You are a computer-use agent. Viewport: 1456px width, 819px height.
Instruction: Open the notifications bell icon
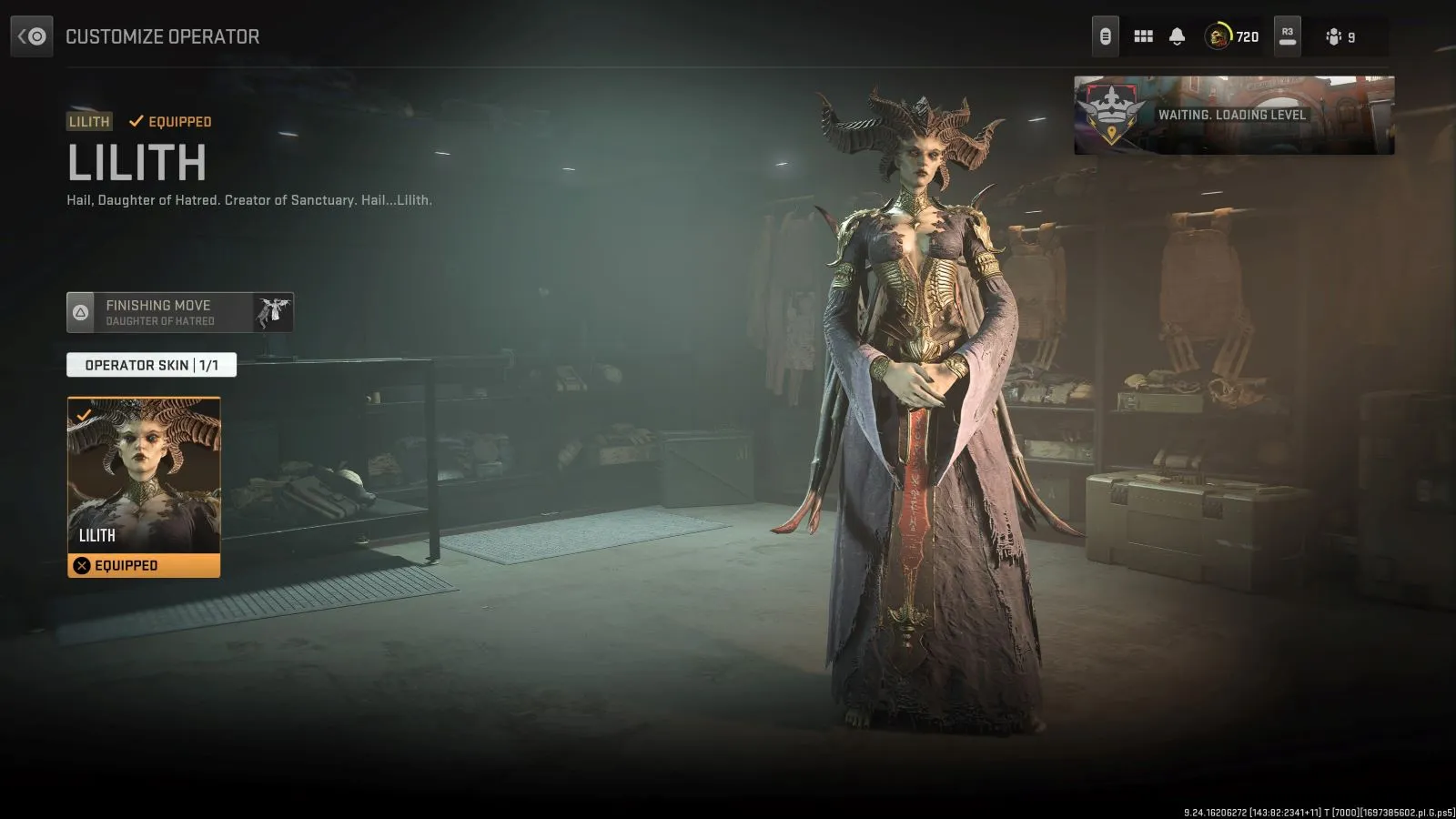click(x=1178, y=36)
